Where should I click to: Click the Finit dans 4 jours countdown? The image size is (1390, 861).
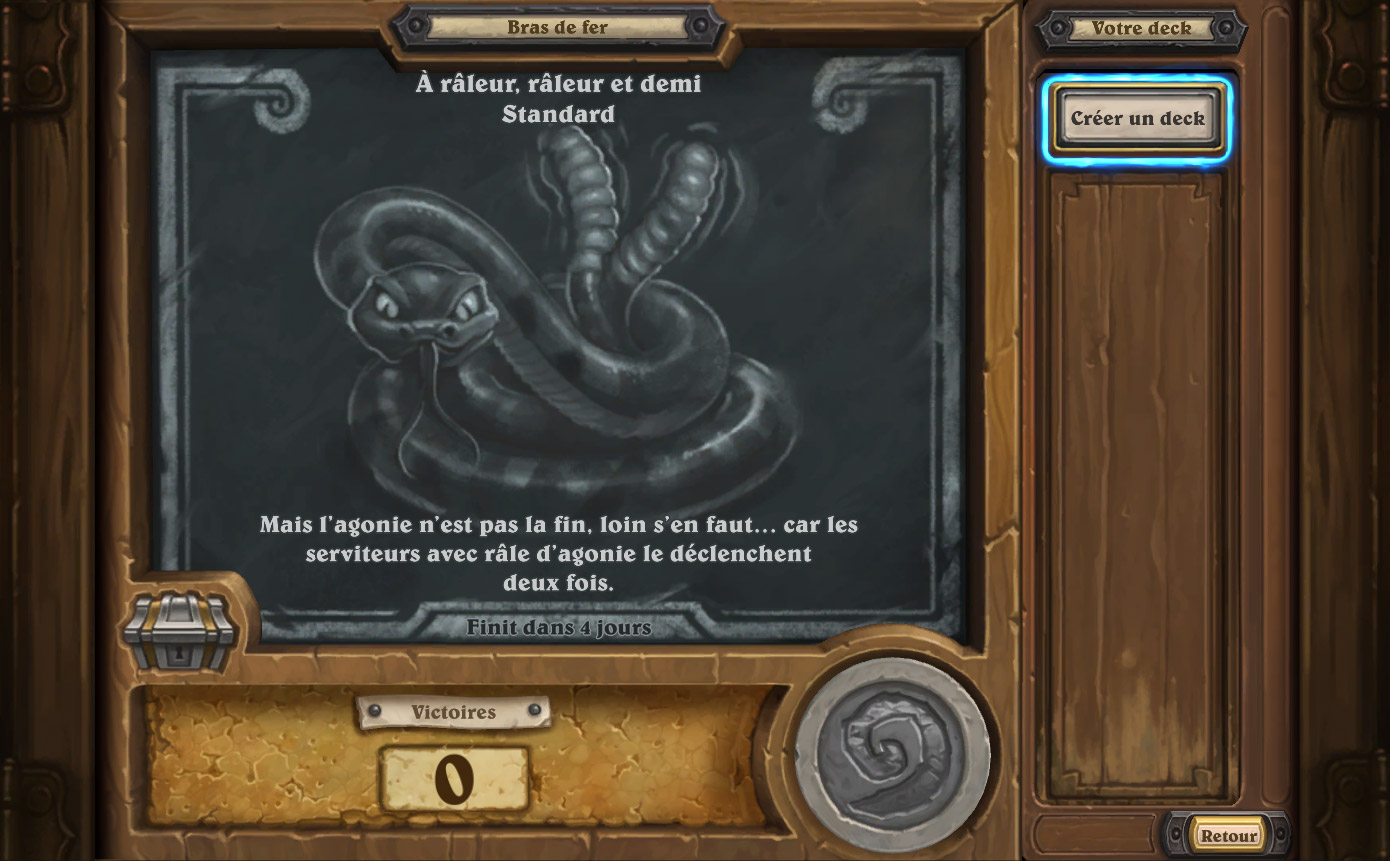(559, 629)
